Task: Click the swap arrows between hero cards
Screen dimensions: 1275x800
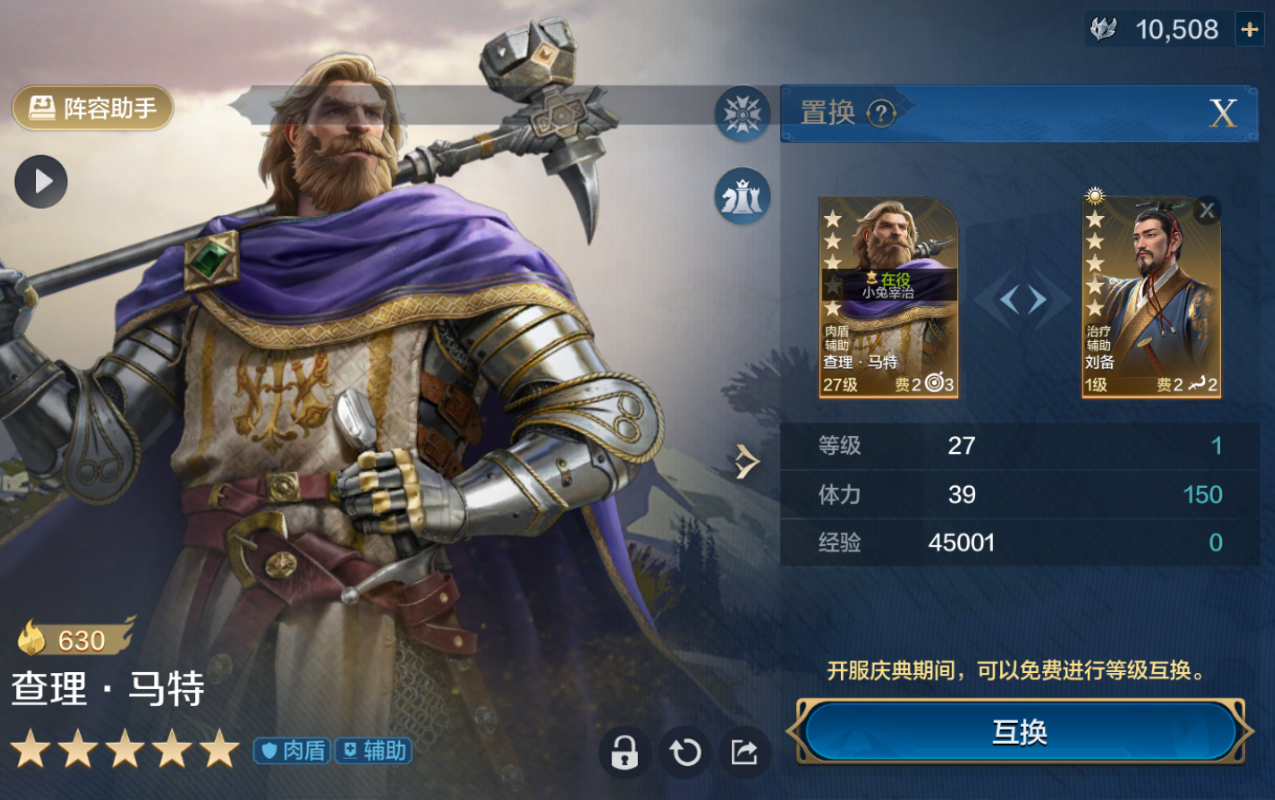Action: coord(1022,299)
